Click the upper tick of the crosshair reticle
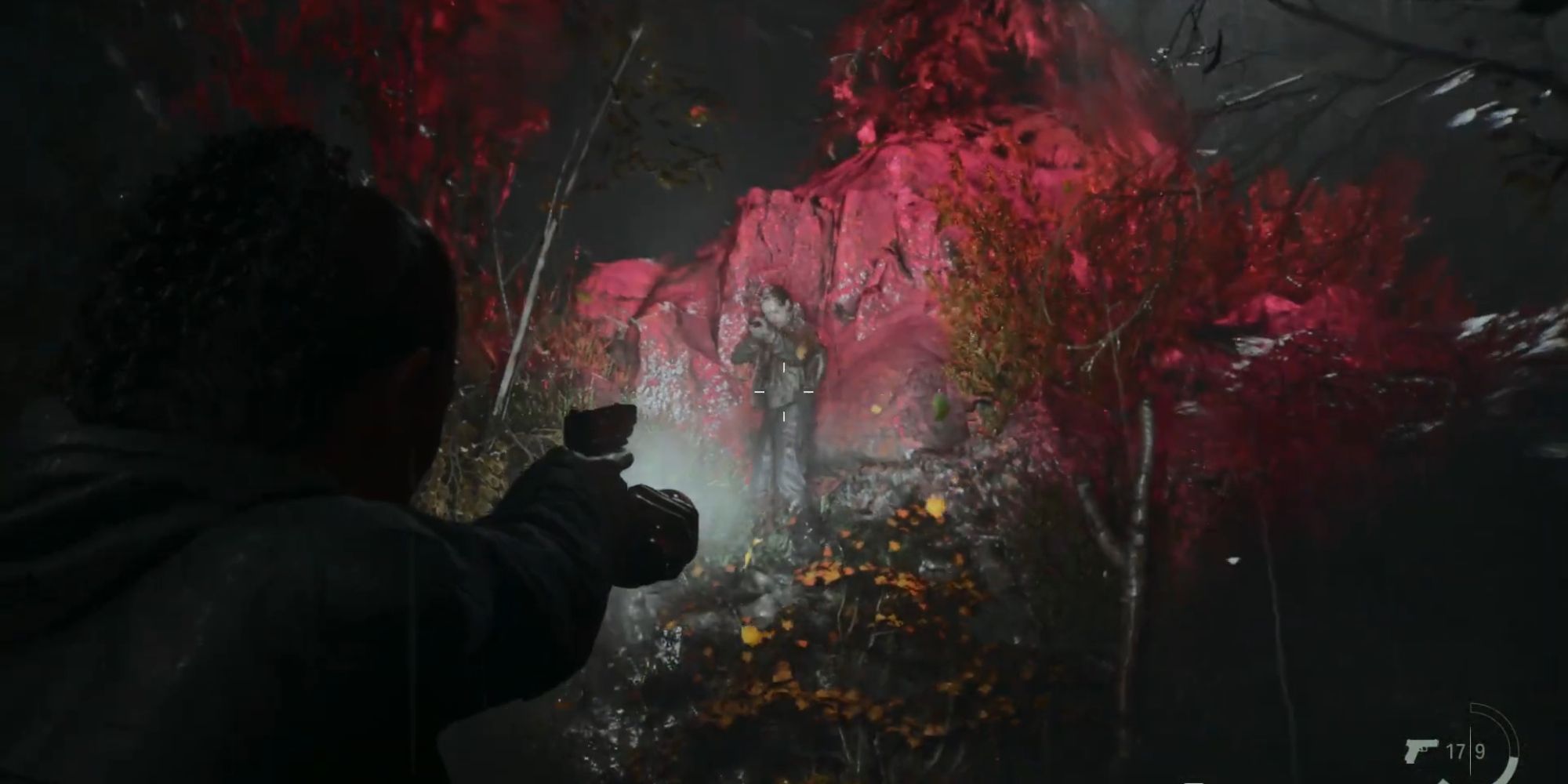The width and height of the screenshot is (1568, 784). coord(784,368)
